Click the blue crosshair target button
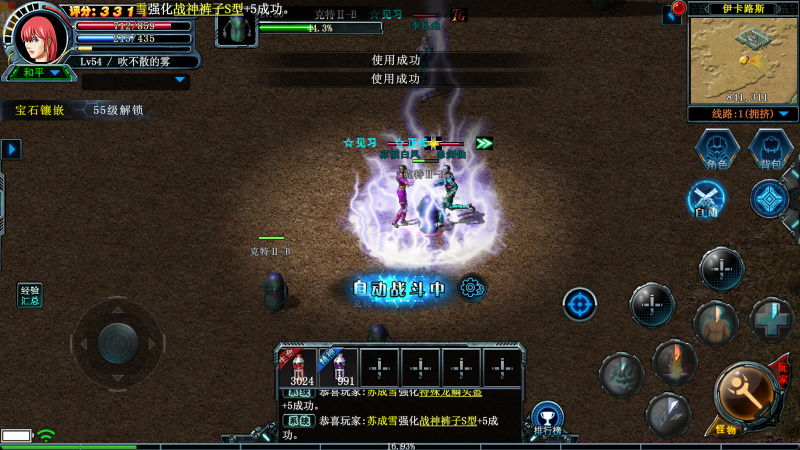Viewport: 800px width, 450px height. (580, 304)
